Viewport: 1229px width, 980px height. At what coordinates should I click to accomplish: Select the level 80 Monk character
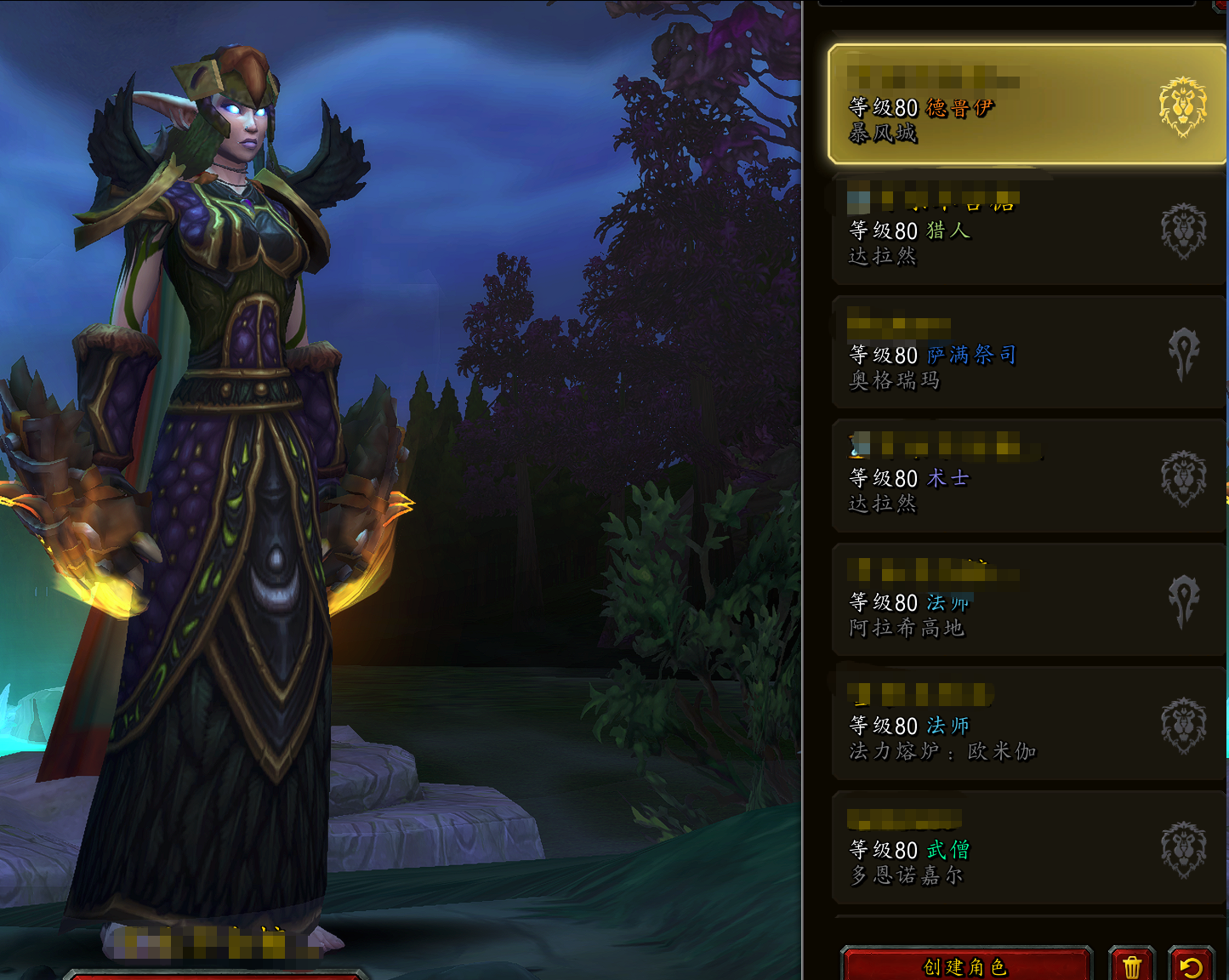pos(1004,849)
